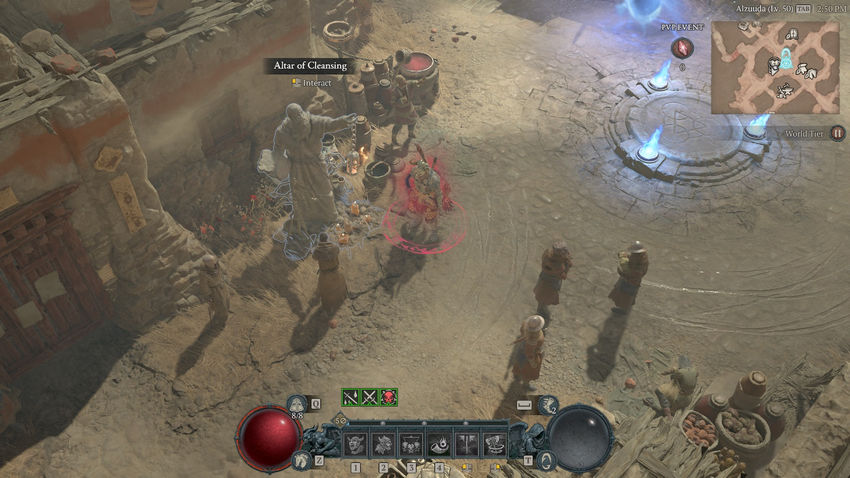Summon the mount with the horse icon
The image size is (850, 478).
(x=301, y=459)
